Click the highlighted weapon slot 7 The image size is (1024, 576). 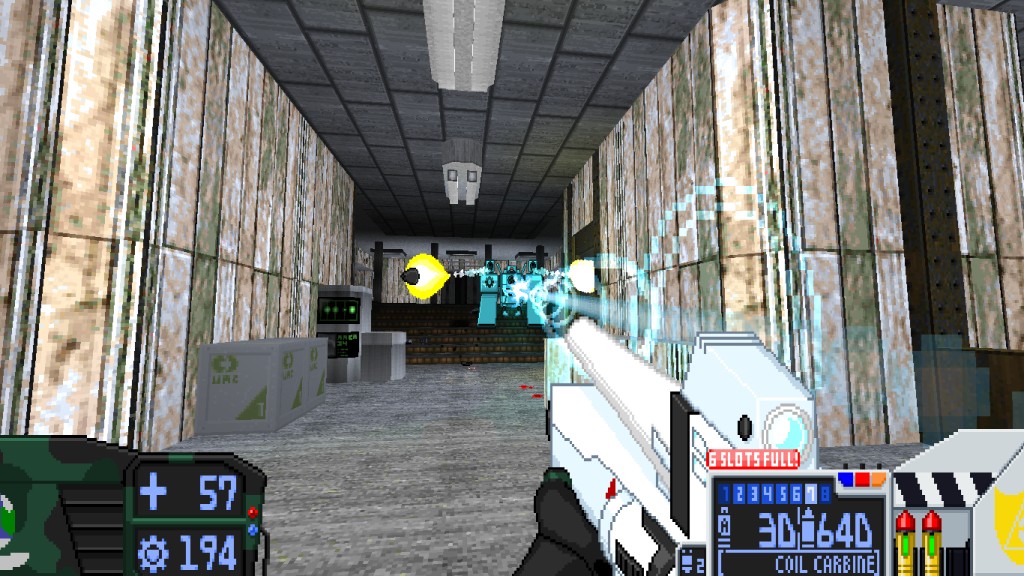click(809, 492)
